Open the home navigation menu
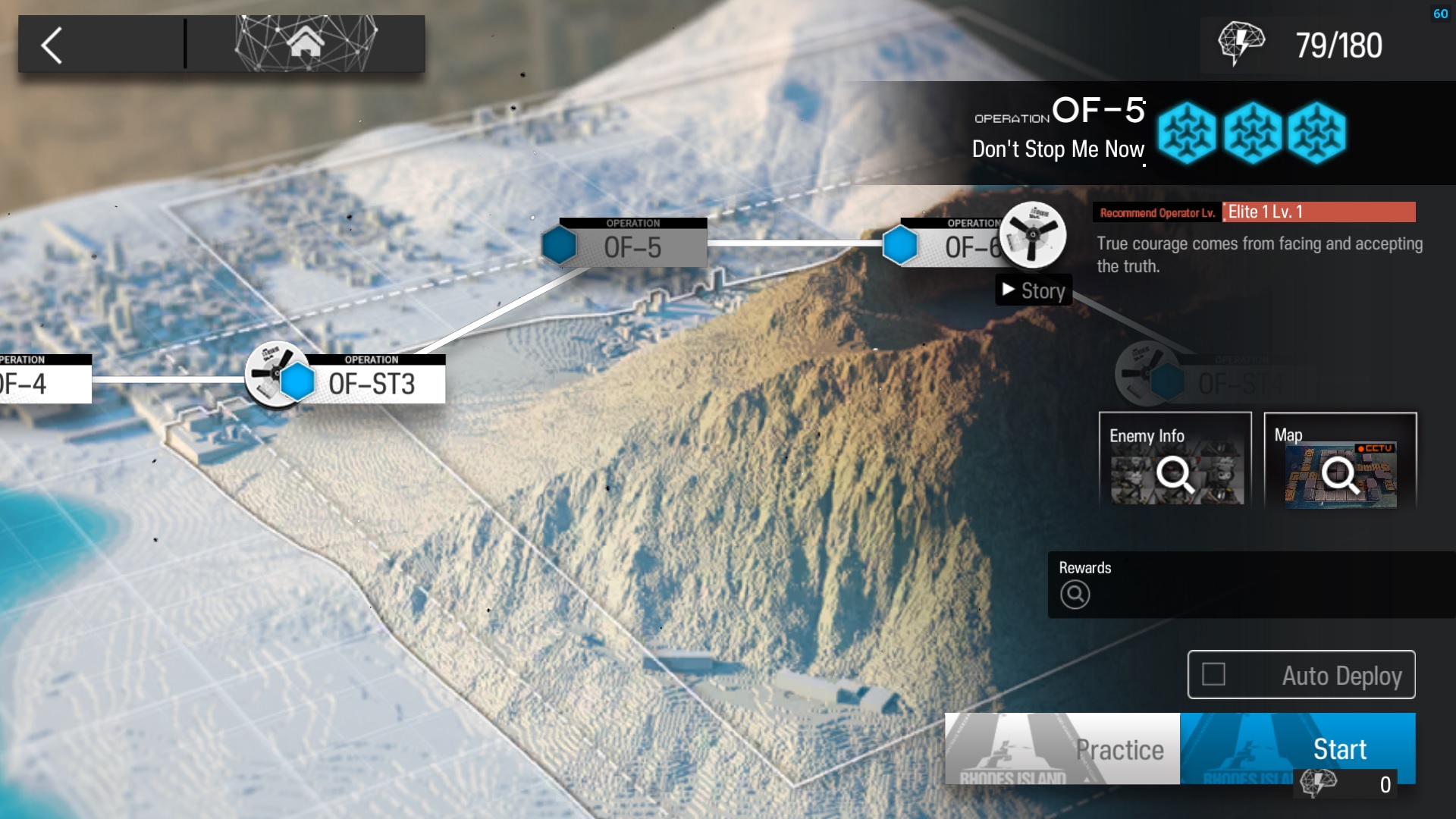The width and height of the screenshot is (1456, 819). pos(306,43)
